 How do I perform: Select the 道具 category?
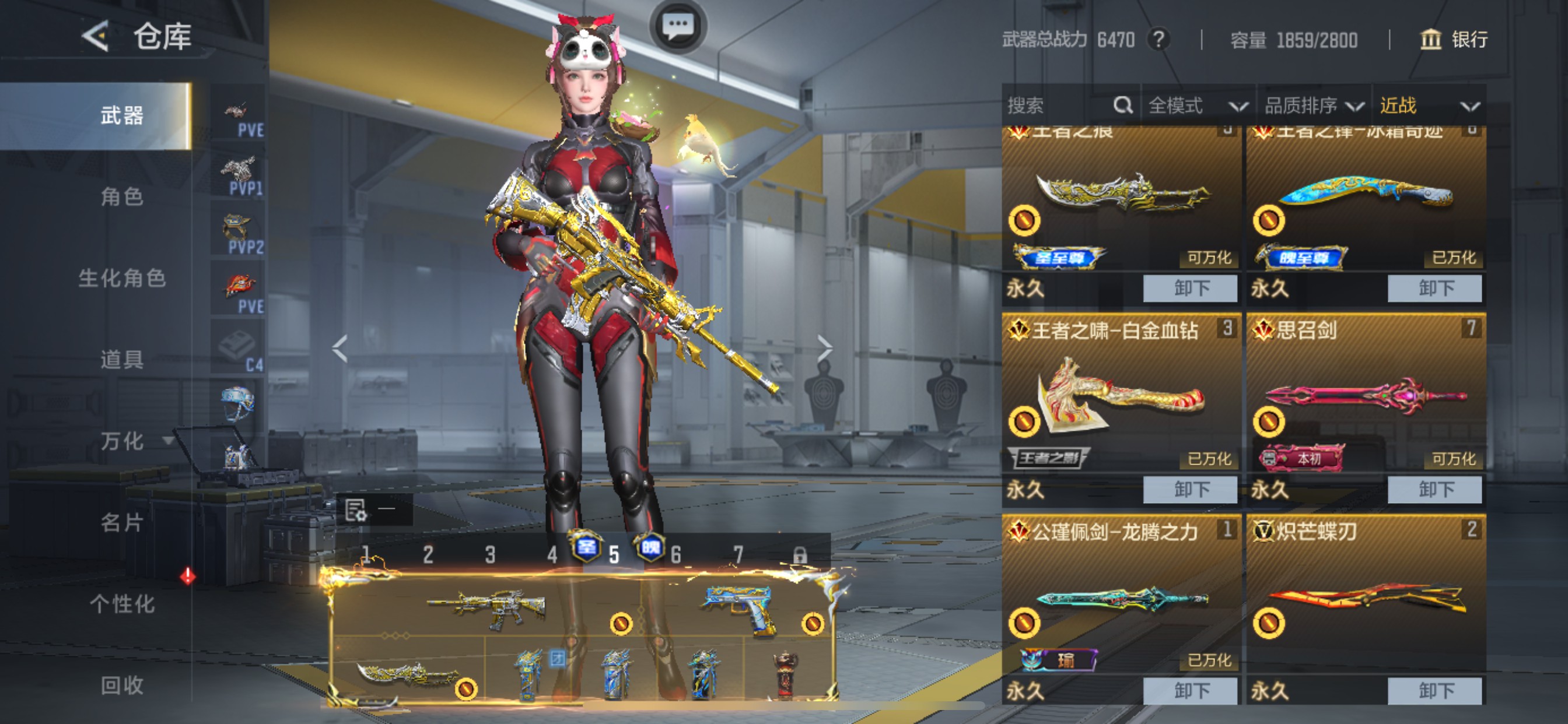(x=122, y=360)
